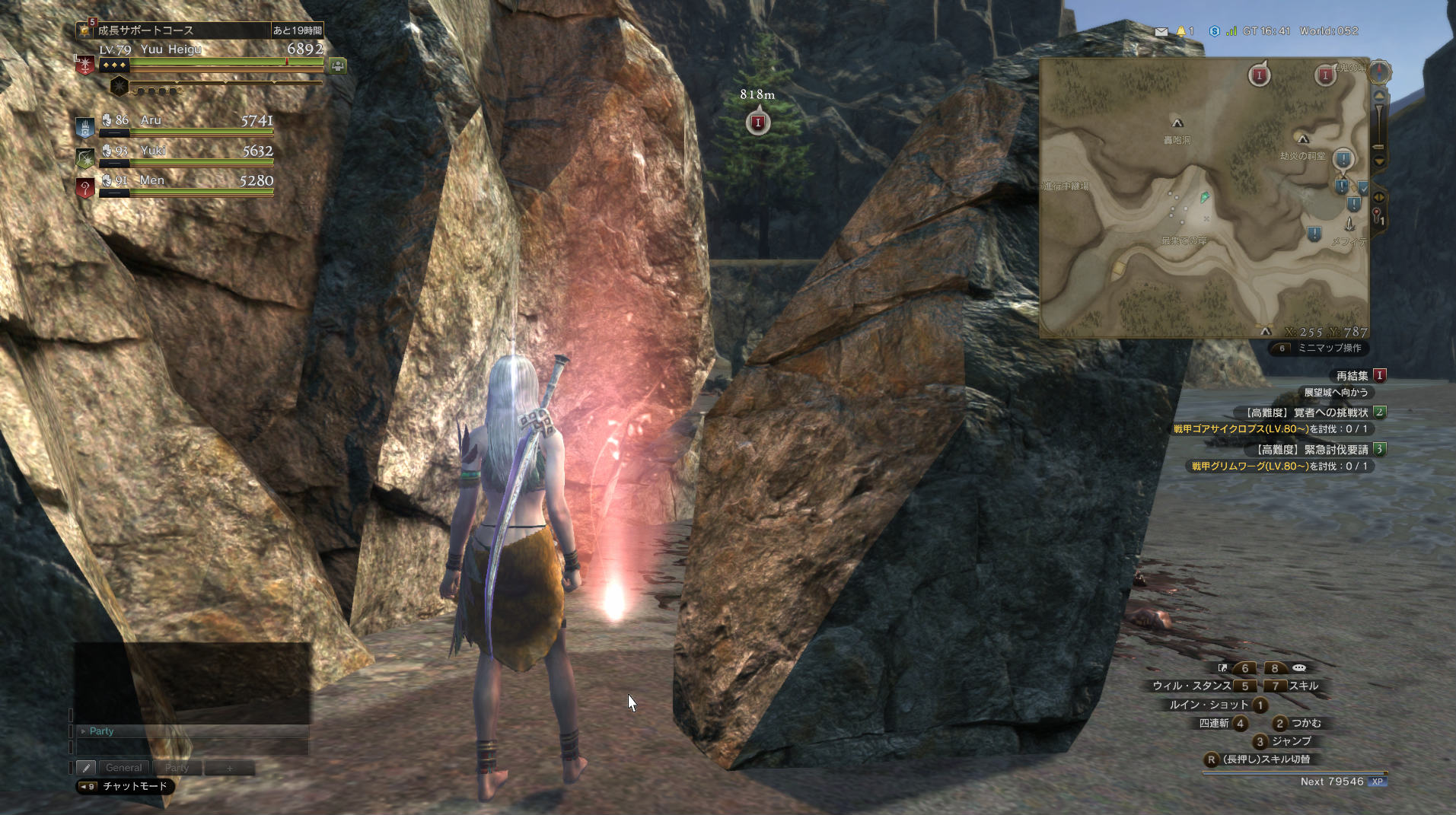Select the 緊急討伐要請 quest tracker entry
This screenshot has width=1456, height=815.
(1313, 450)
